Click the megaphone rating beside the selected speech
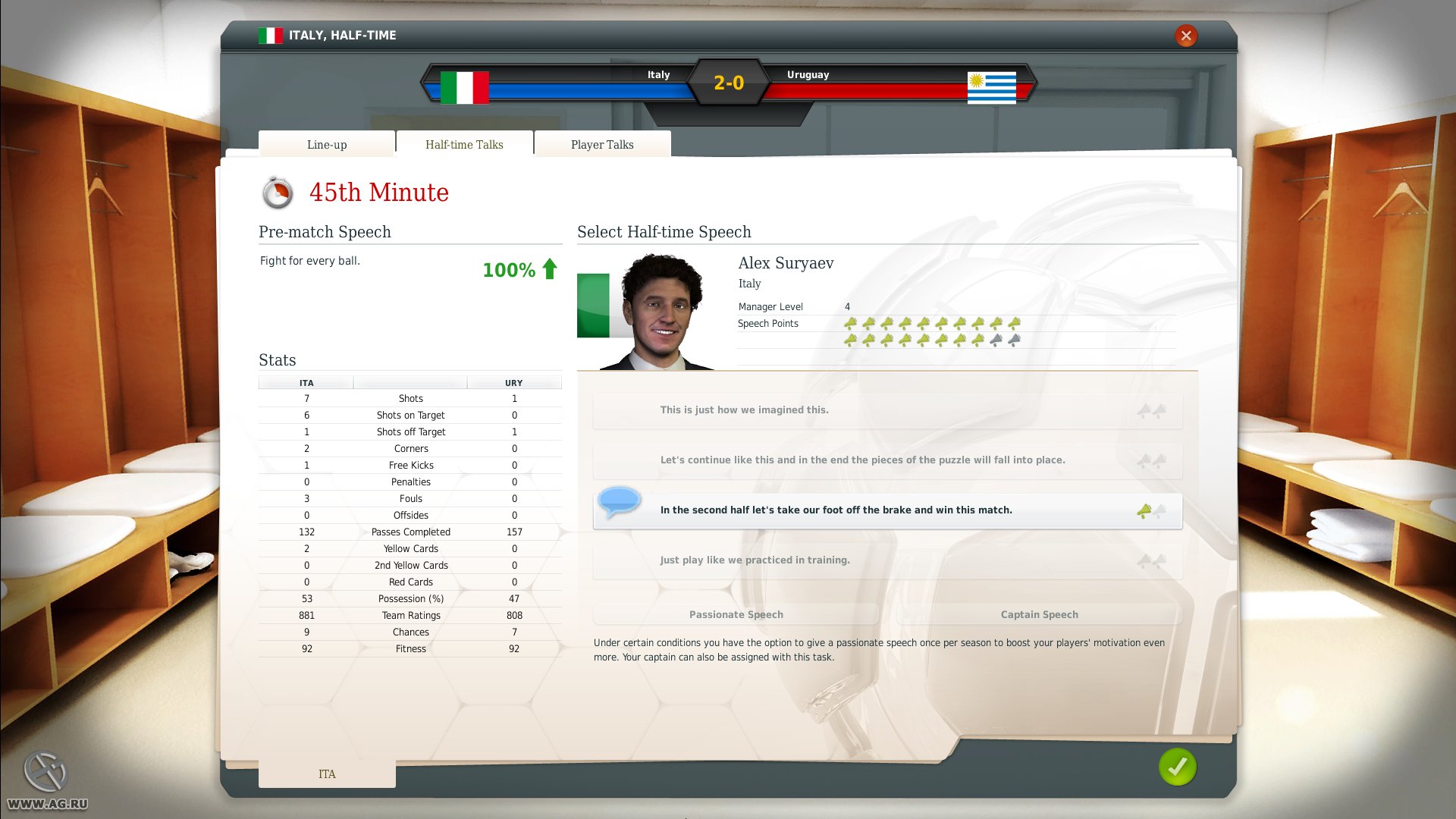Screen dimensions: 1456x819 click(1148, 510)
